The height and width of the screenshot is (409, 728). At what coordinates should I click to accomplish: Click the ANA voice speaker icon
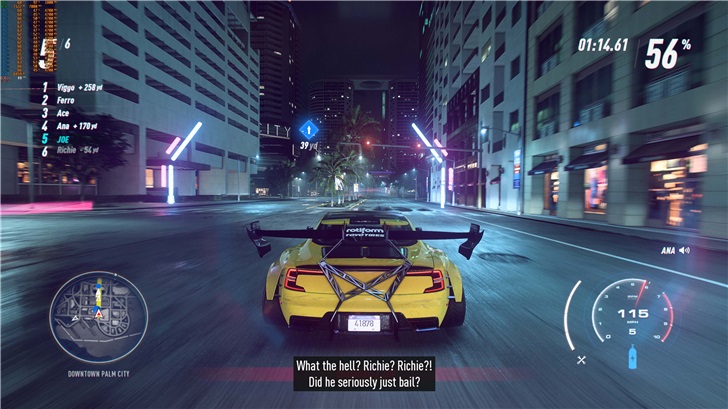point(684,250)
